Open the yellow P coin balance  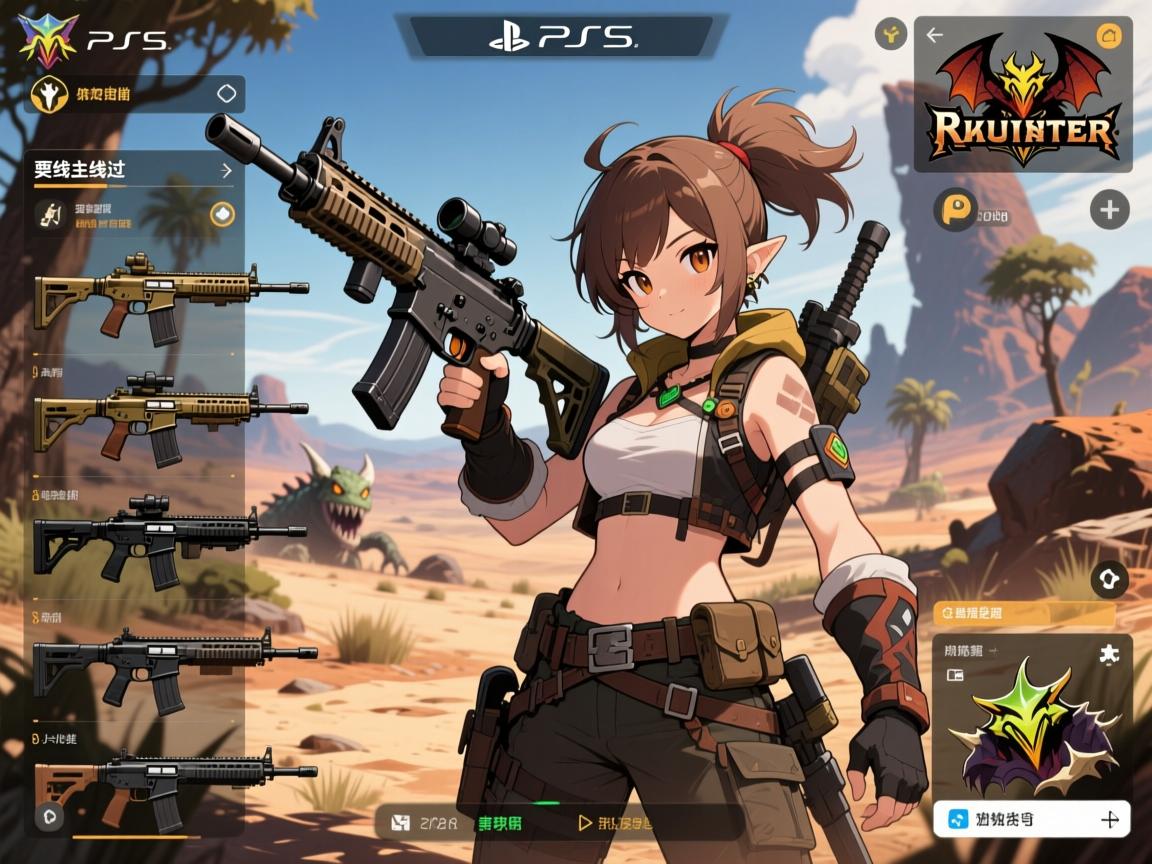pyautogui.click(x=955, y=211)
